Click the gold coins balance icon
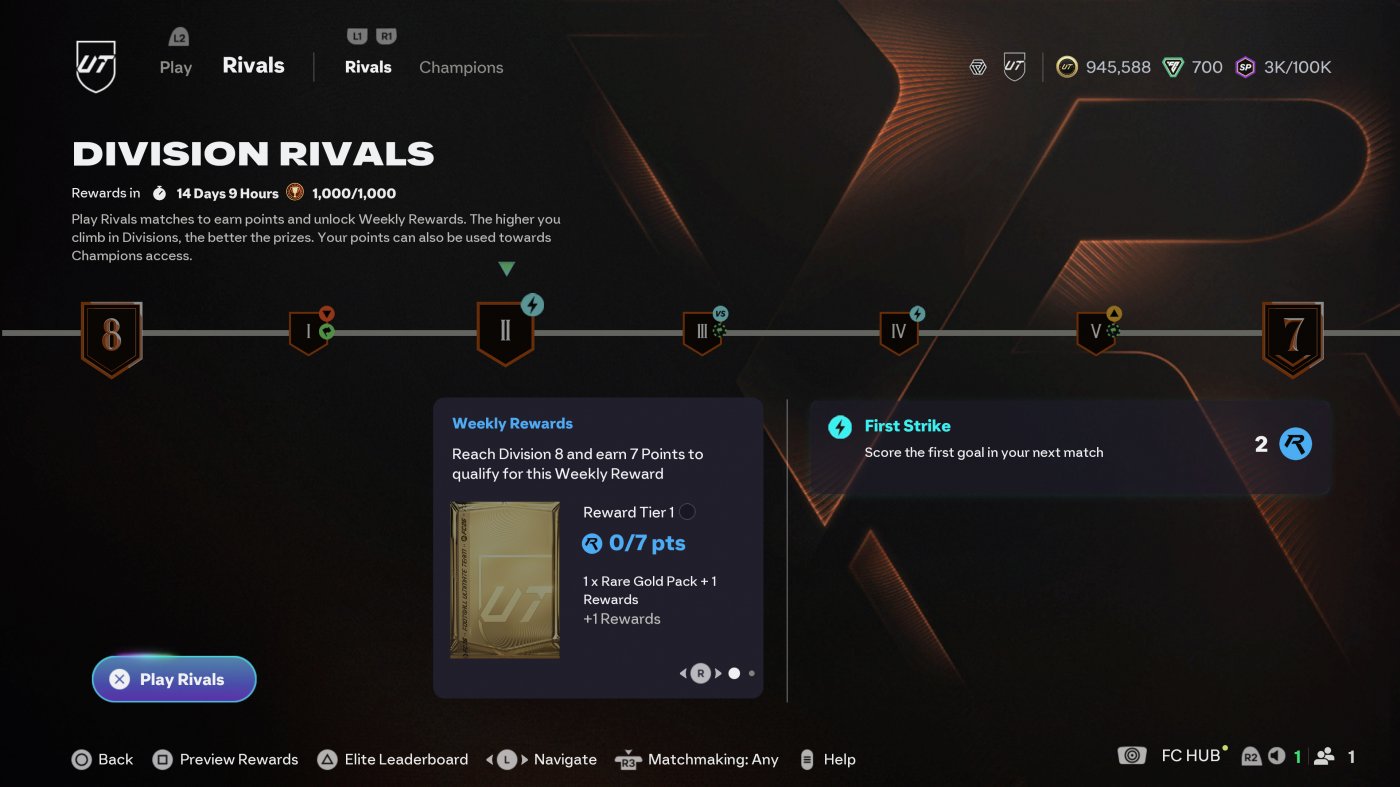The width and height of the screenshot is (1400, 787). tap(1066, 67)
